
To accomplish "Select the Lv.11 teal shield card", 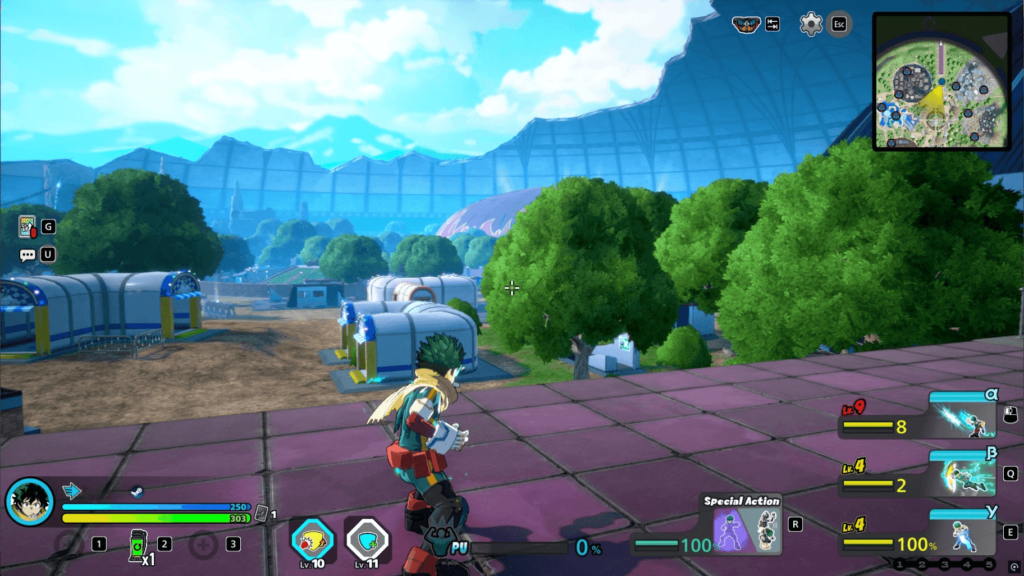I will 367,540.
